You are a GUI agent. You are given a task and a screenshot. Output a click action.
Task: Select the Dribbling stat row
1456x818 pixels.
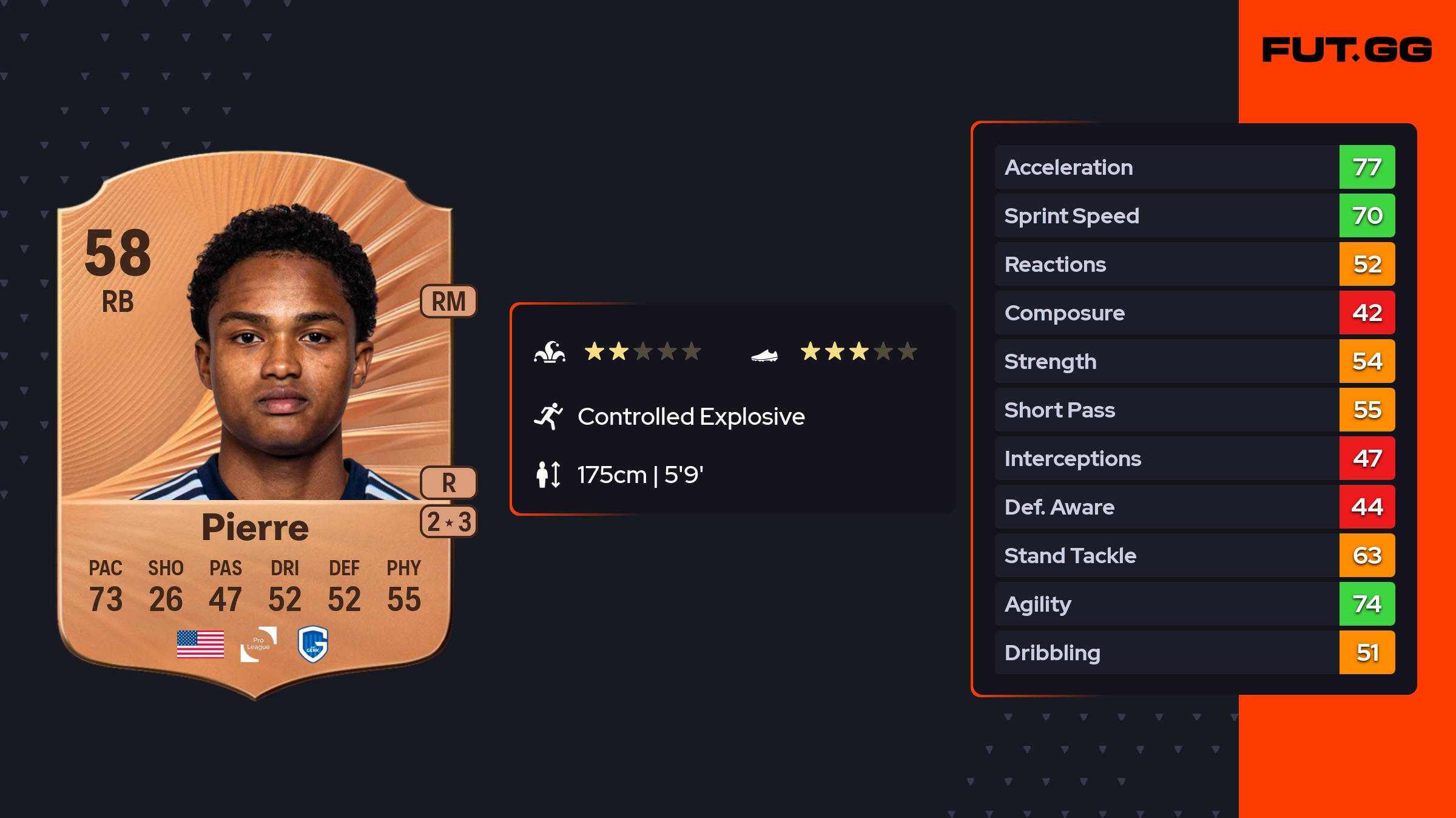[x=1194, y=653]
